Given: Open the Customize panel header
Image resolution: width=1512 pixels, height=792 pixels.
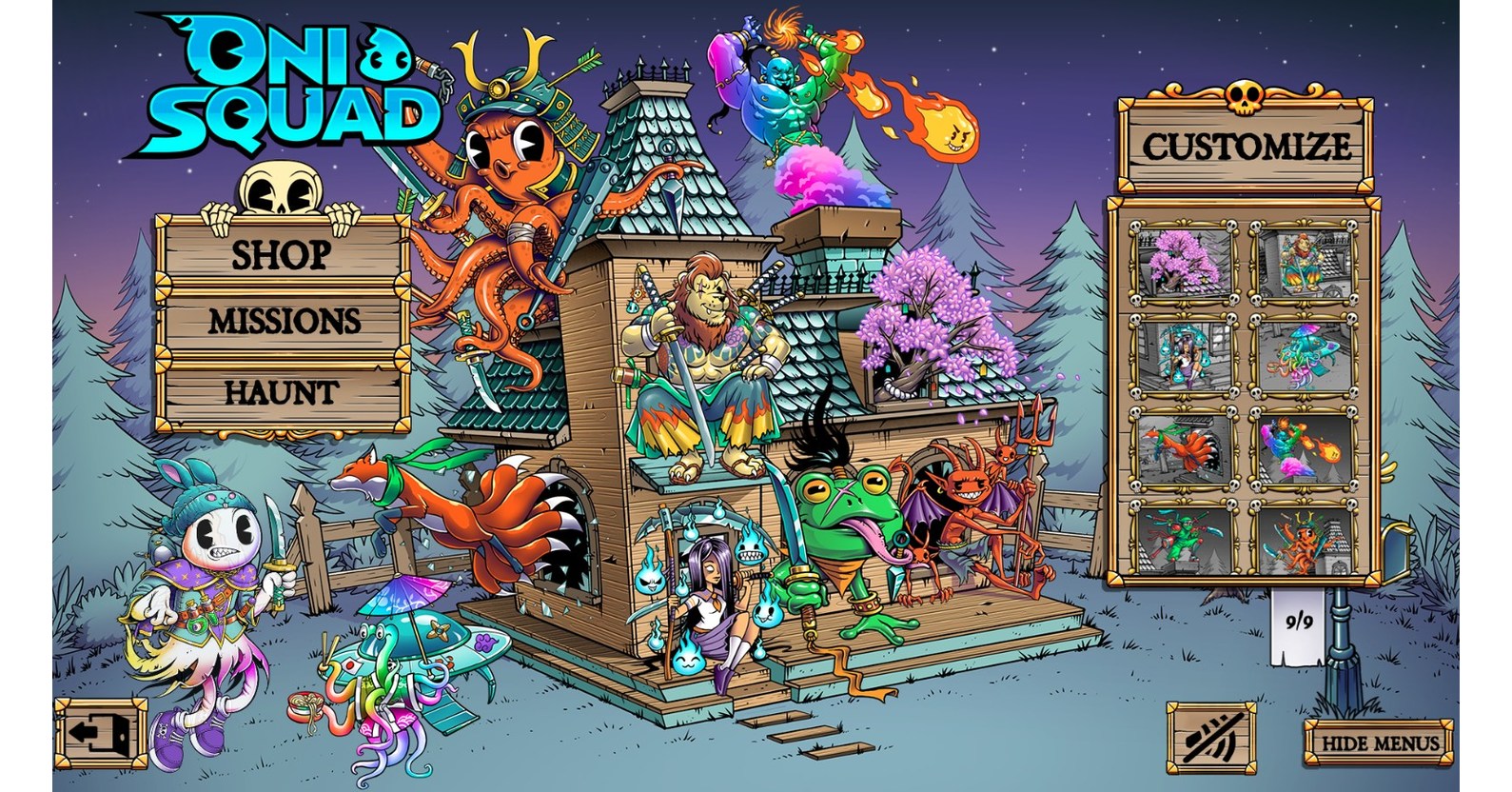Looking at the screenshot, I should [x=1247, y=145].
